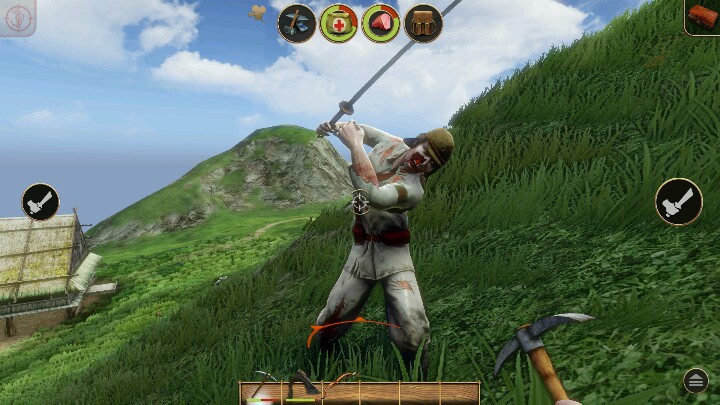Open the red chest in the corner
This screenshot has height=405, width=720.
click(702, 16)
